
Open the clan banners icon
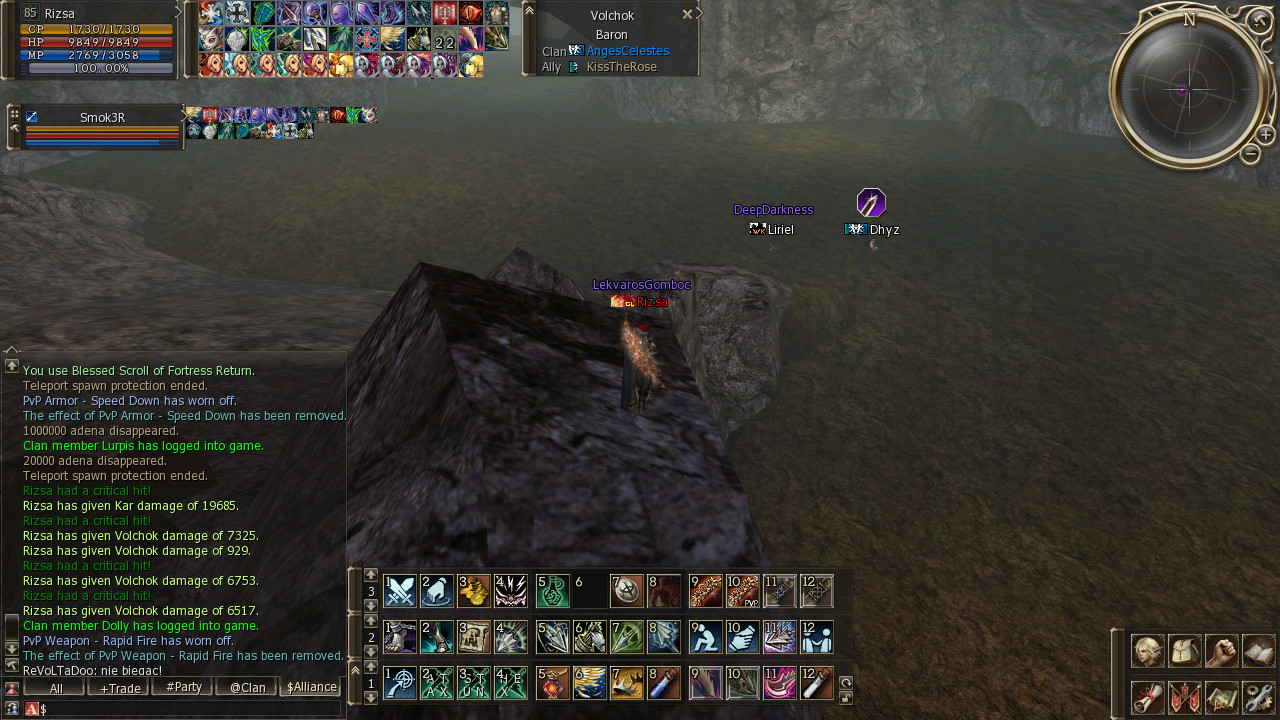[x=1184, y=697]
